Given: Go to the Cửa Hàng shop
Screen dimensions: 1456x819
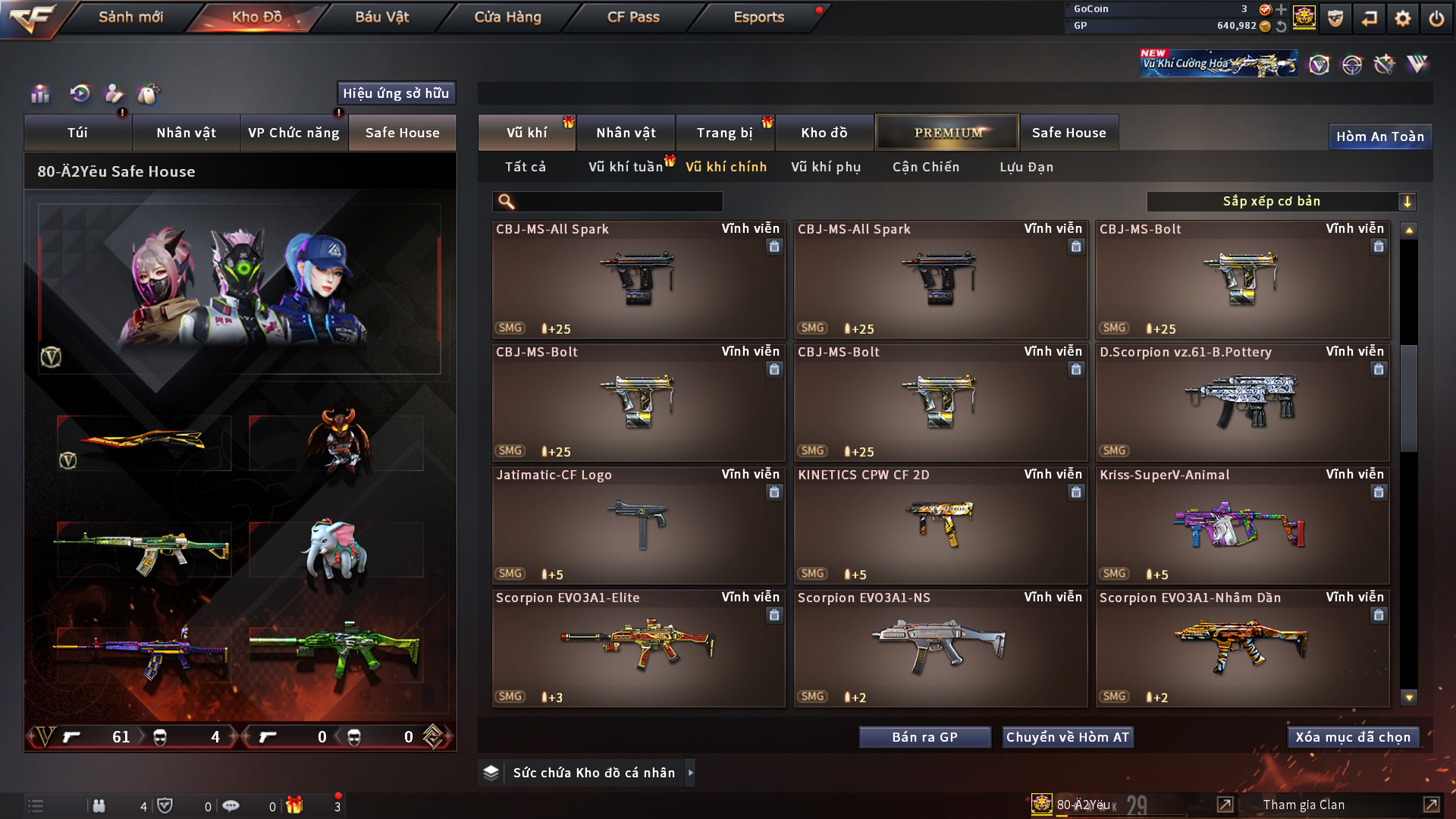Looking at the screenshot, I should point(507,17).
